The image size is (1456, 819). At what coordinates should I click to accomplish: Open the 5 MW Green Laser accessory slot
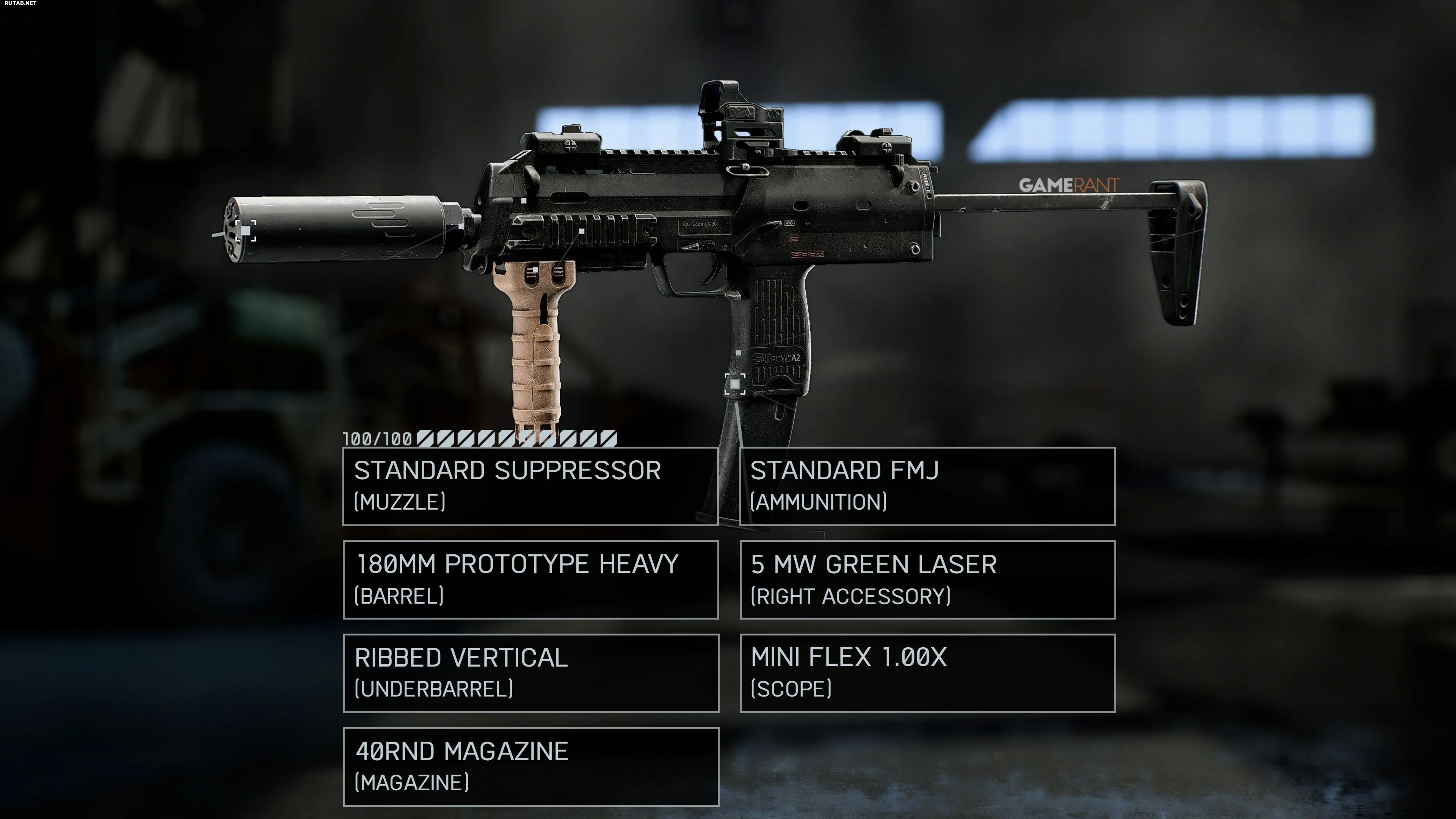pyautogui.click(x=927, y=579)
